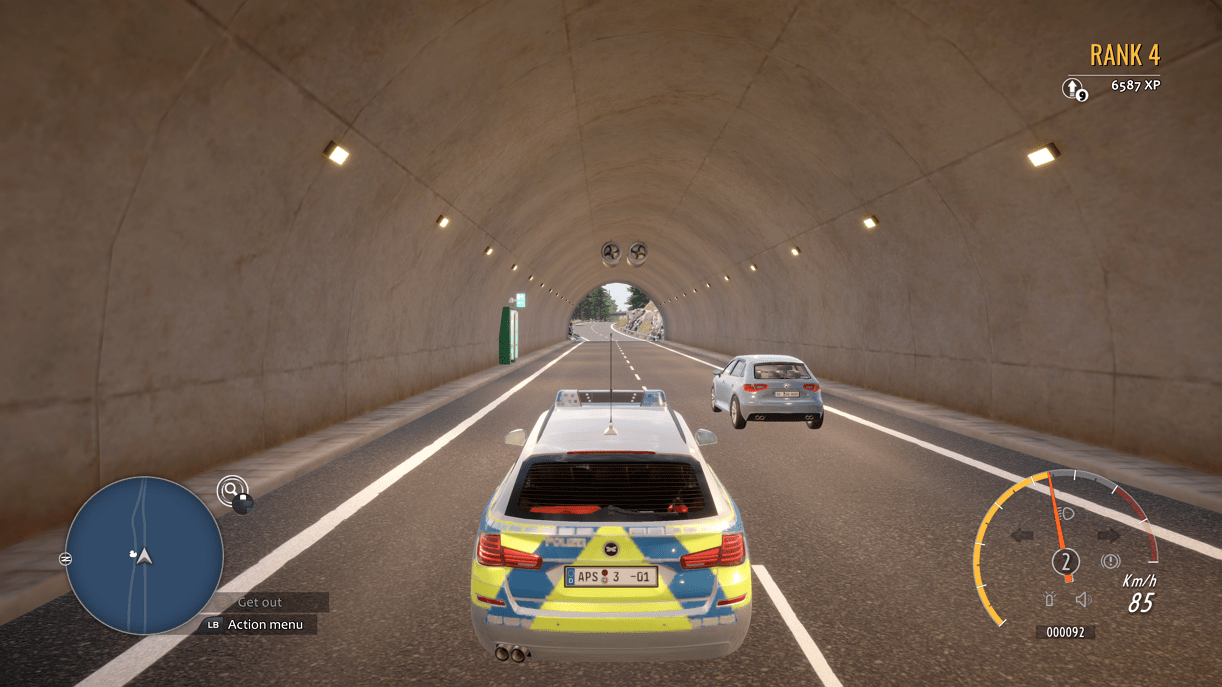Open the Action menu

(x=261, y=625)
